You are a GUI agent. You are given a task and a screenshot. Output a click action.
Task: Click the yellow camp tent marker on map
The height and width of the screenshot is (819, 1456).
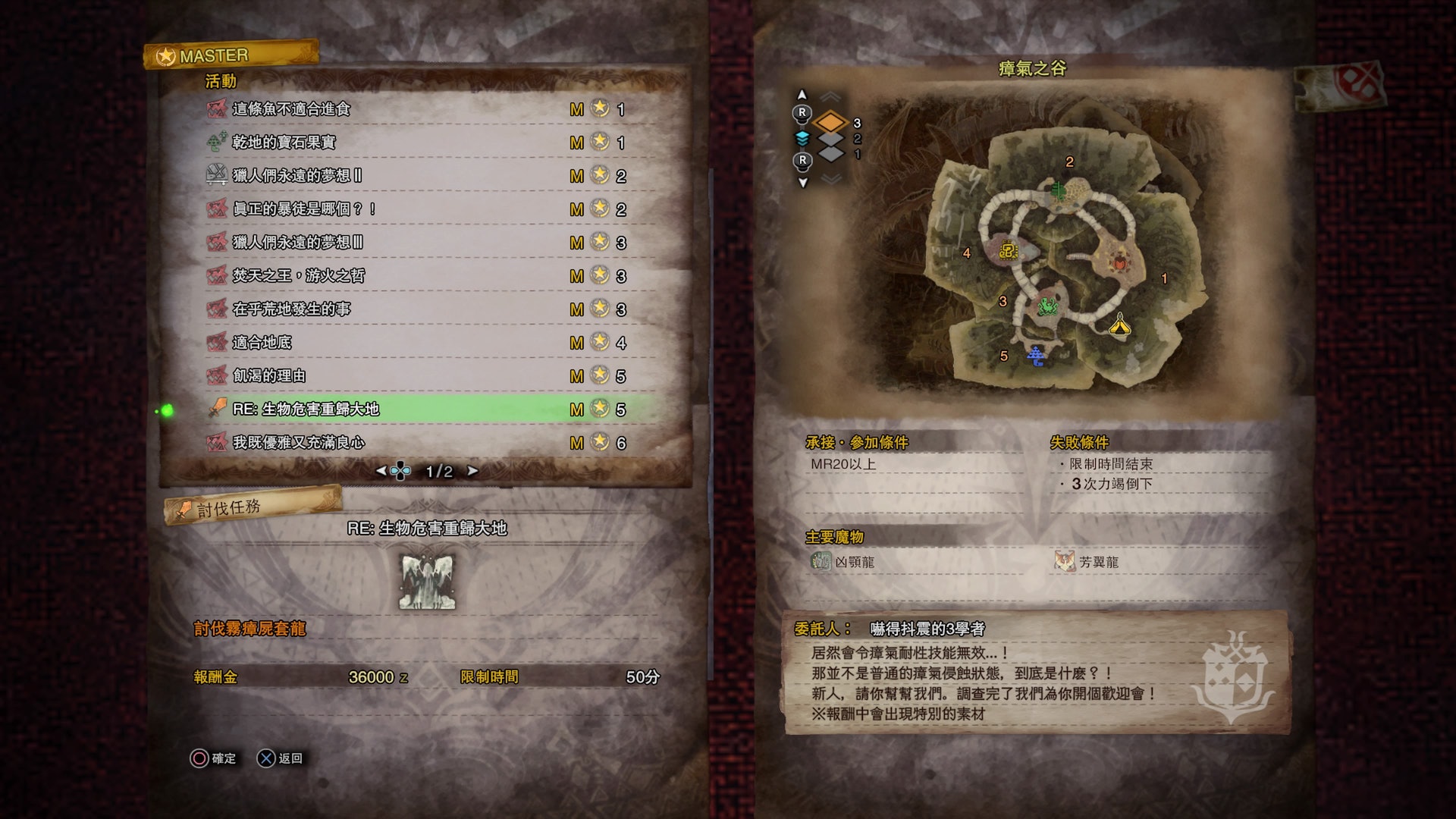point(1120,326)
